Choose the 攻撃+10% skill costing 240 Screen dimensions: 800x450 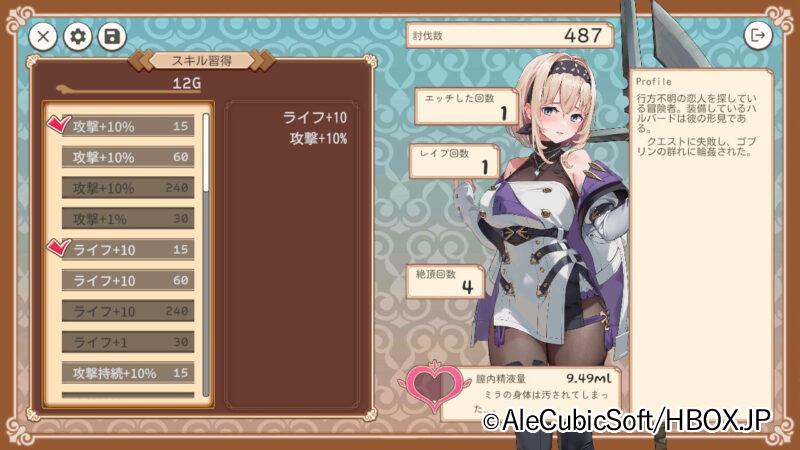(x=128, y=188)
